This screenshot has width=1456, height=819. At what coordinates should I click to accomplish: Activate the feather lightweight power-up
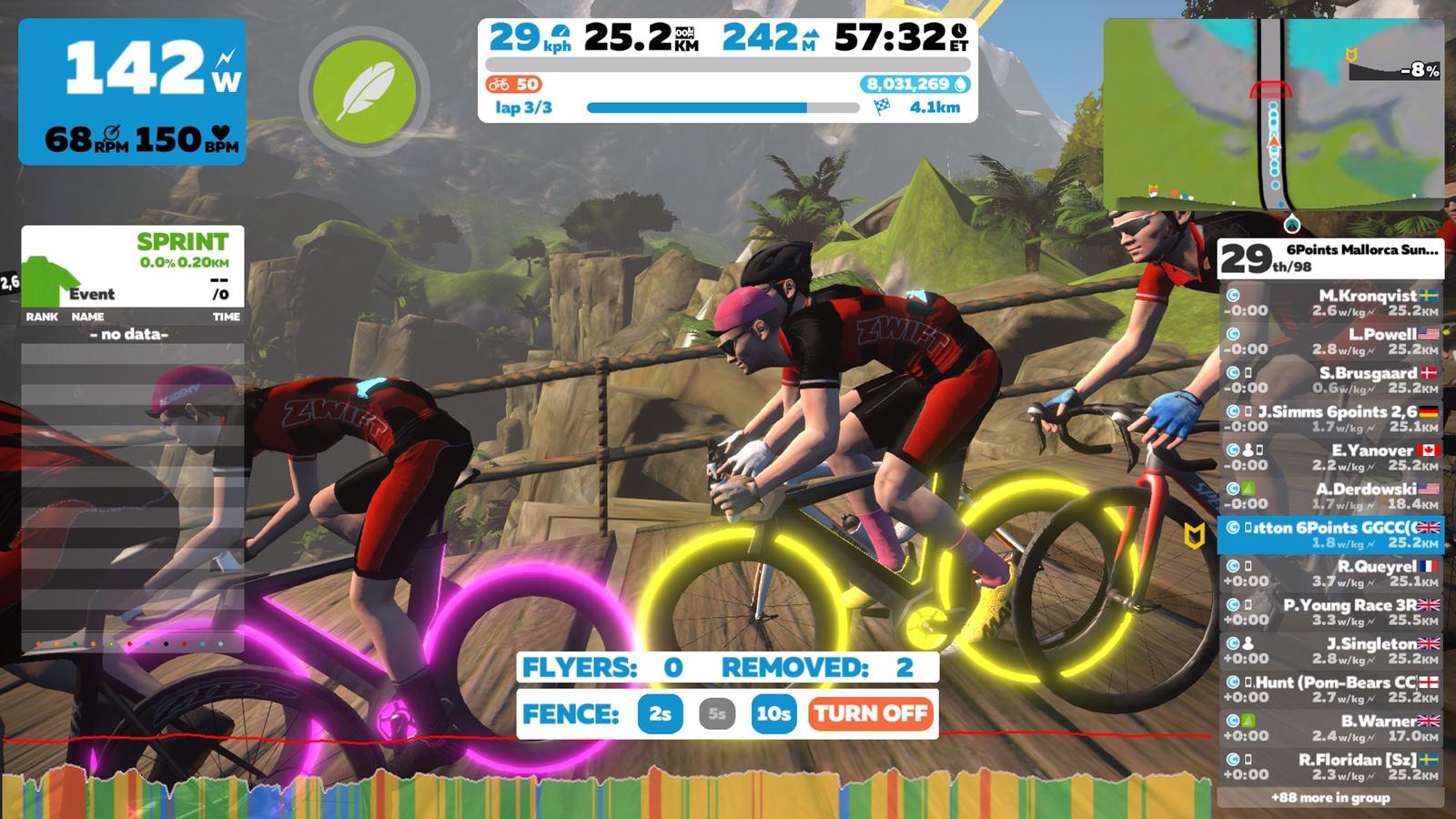coord(364,91)
